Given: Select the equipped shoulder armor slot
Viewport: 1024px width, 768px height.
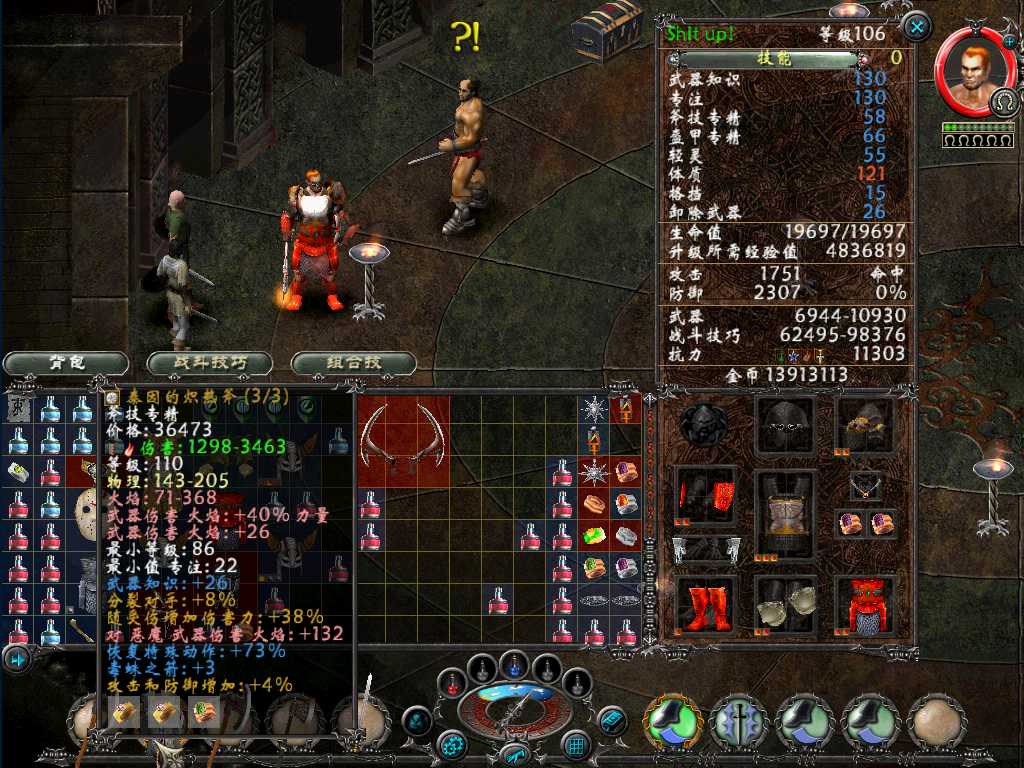Looking at the screenshot, I should (x=865, y=424).
